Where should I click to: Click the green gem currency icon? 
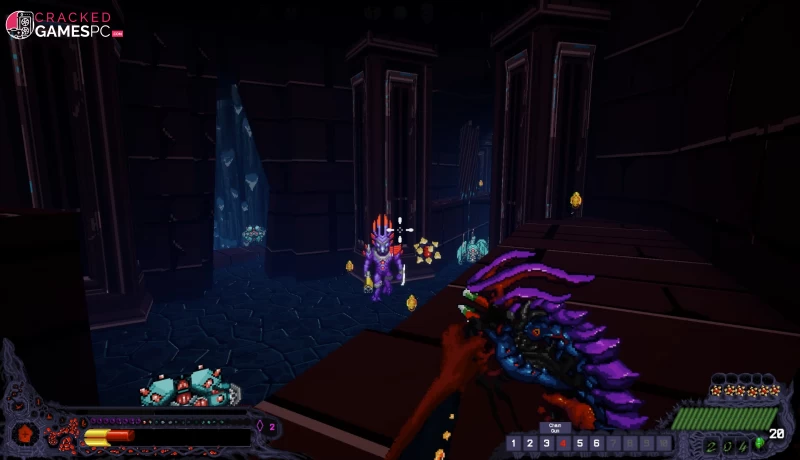pyautogui.click(x=761, y=443)
